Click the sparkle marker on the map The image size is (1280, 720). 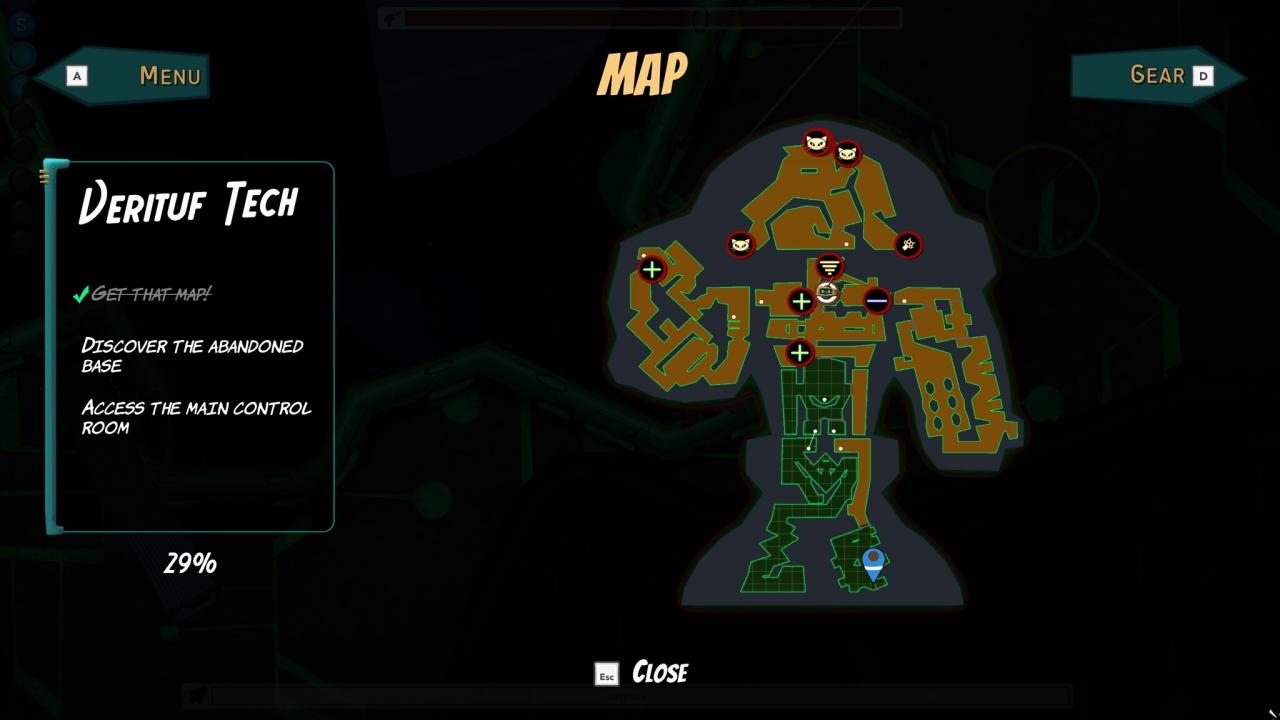908,244
